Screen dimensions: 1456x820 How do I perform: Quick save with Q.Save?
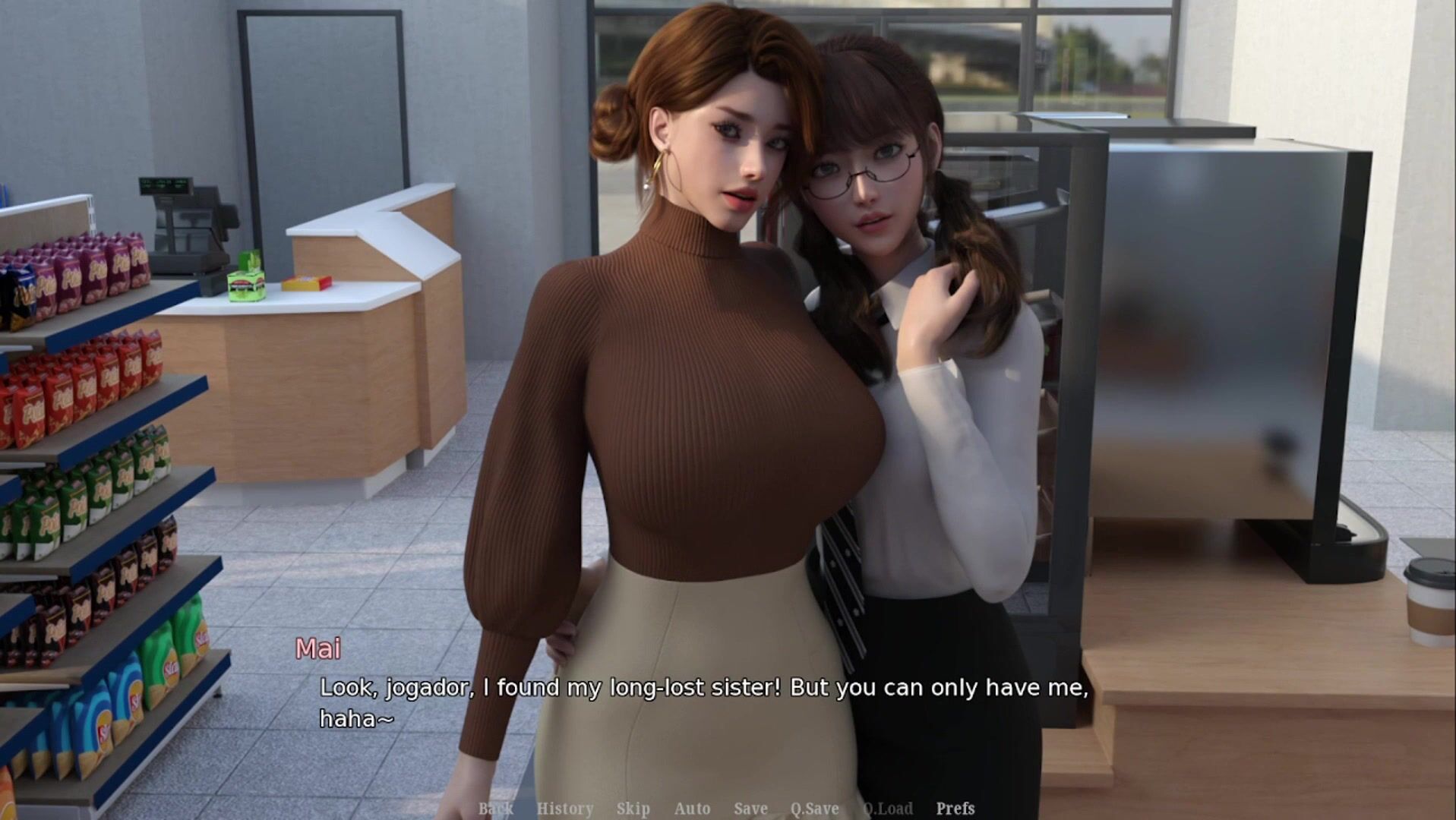pos(814,809)
